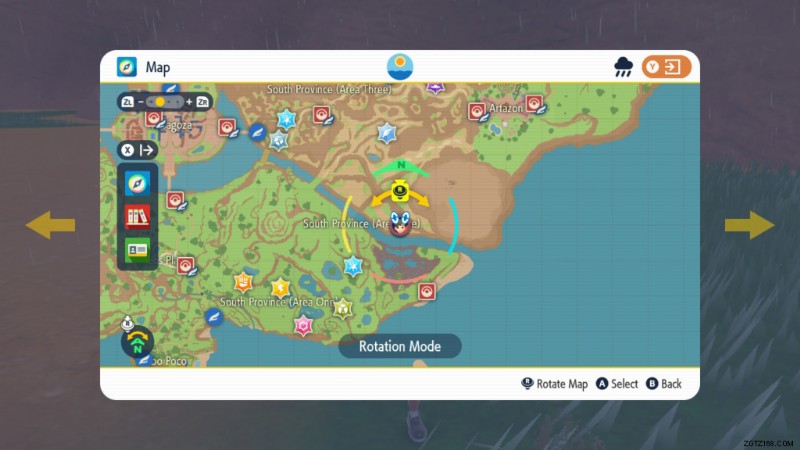Open the green profile card icon
This screenshot has width=800, height=450.
(136, 249)
